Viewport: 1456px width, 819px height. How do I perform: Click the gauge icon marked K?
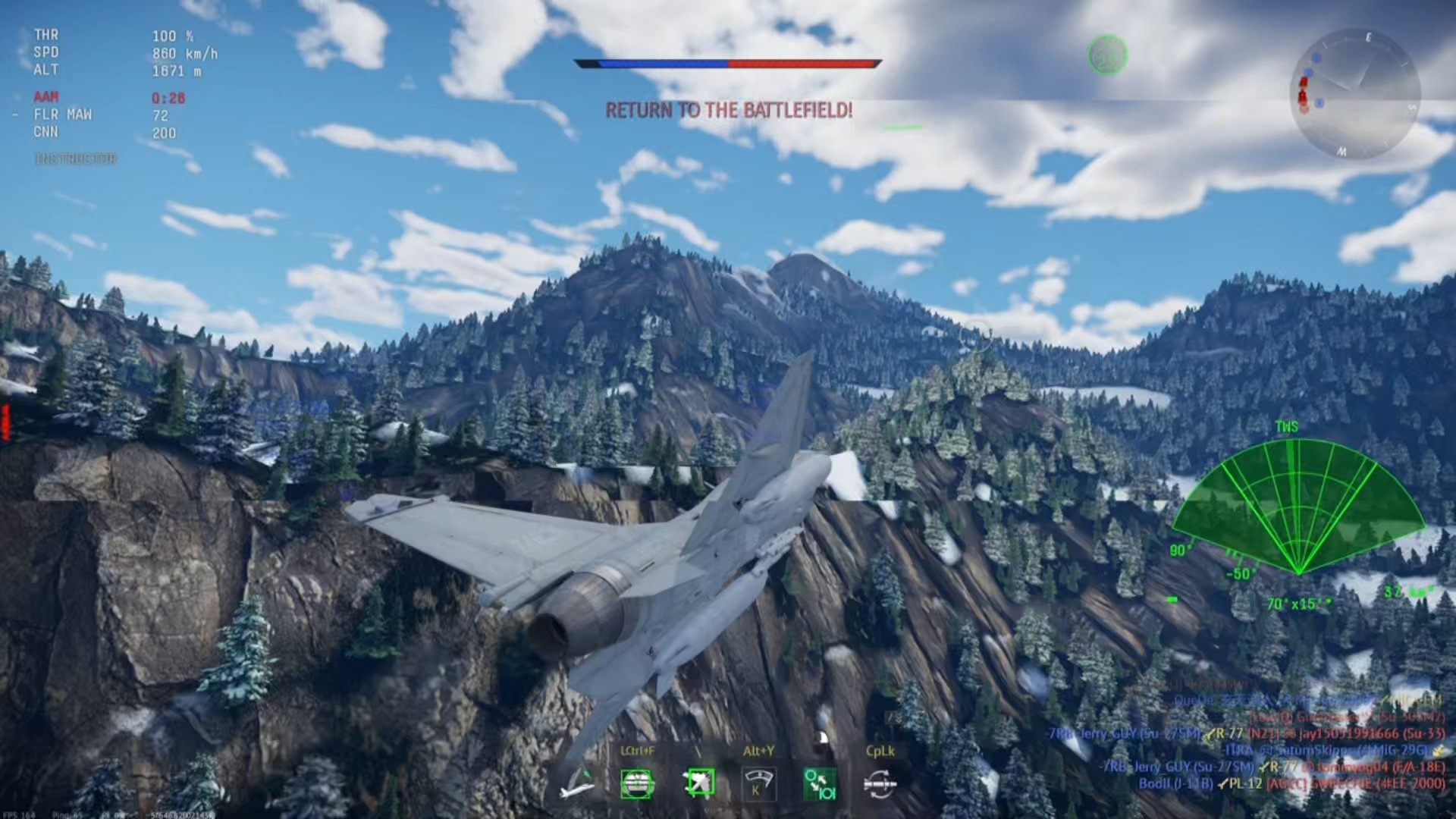tap(758, 783)
